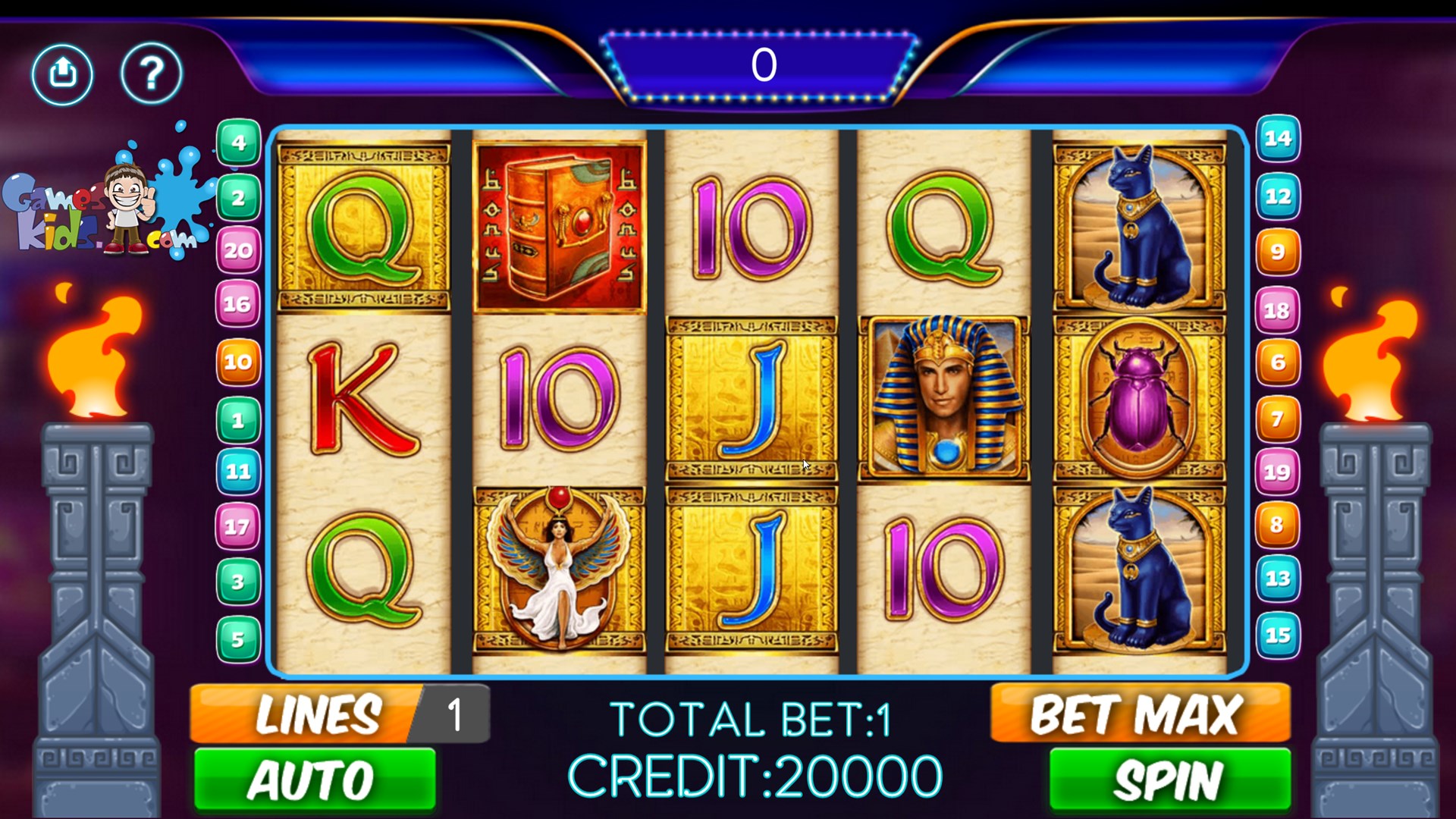Activate payline 14 on the right side

click(1277, 139)
